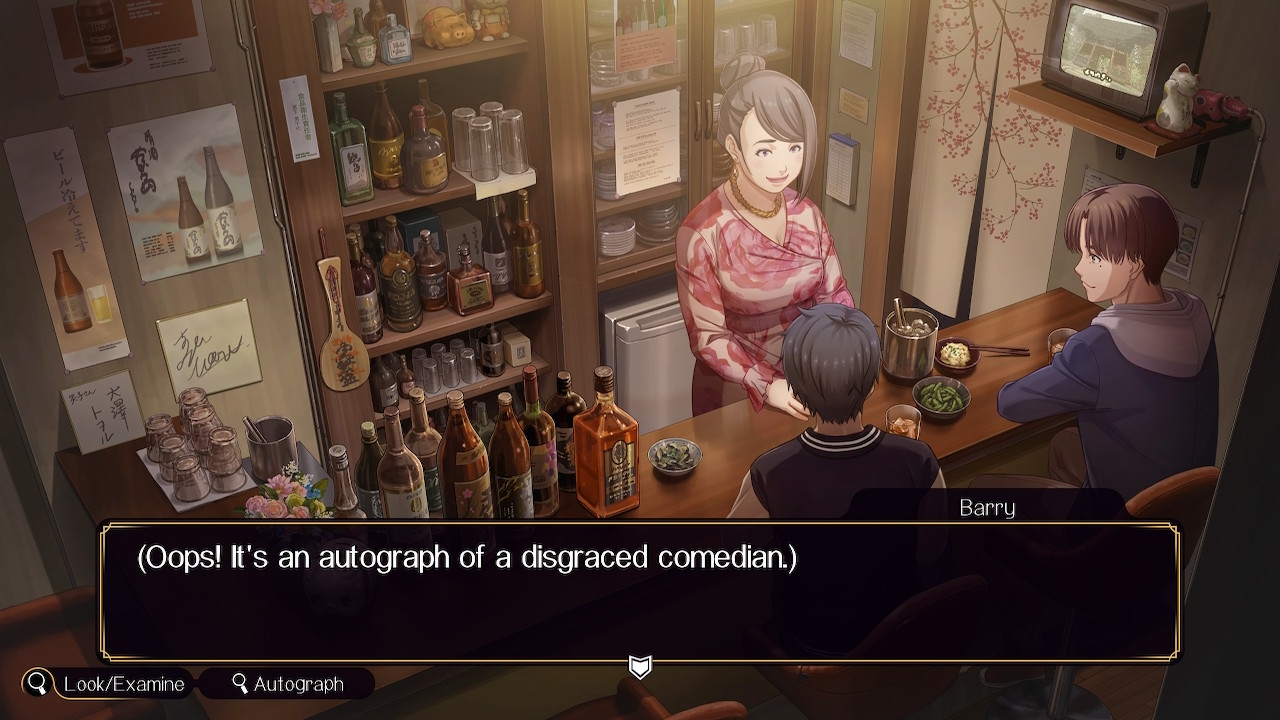Image resolution: width=1280 pixels, height=720 pixels.
Task: Choose the Autograph examine target
Action: click(287, 684)
